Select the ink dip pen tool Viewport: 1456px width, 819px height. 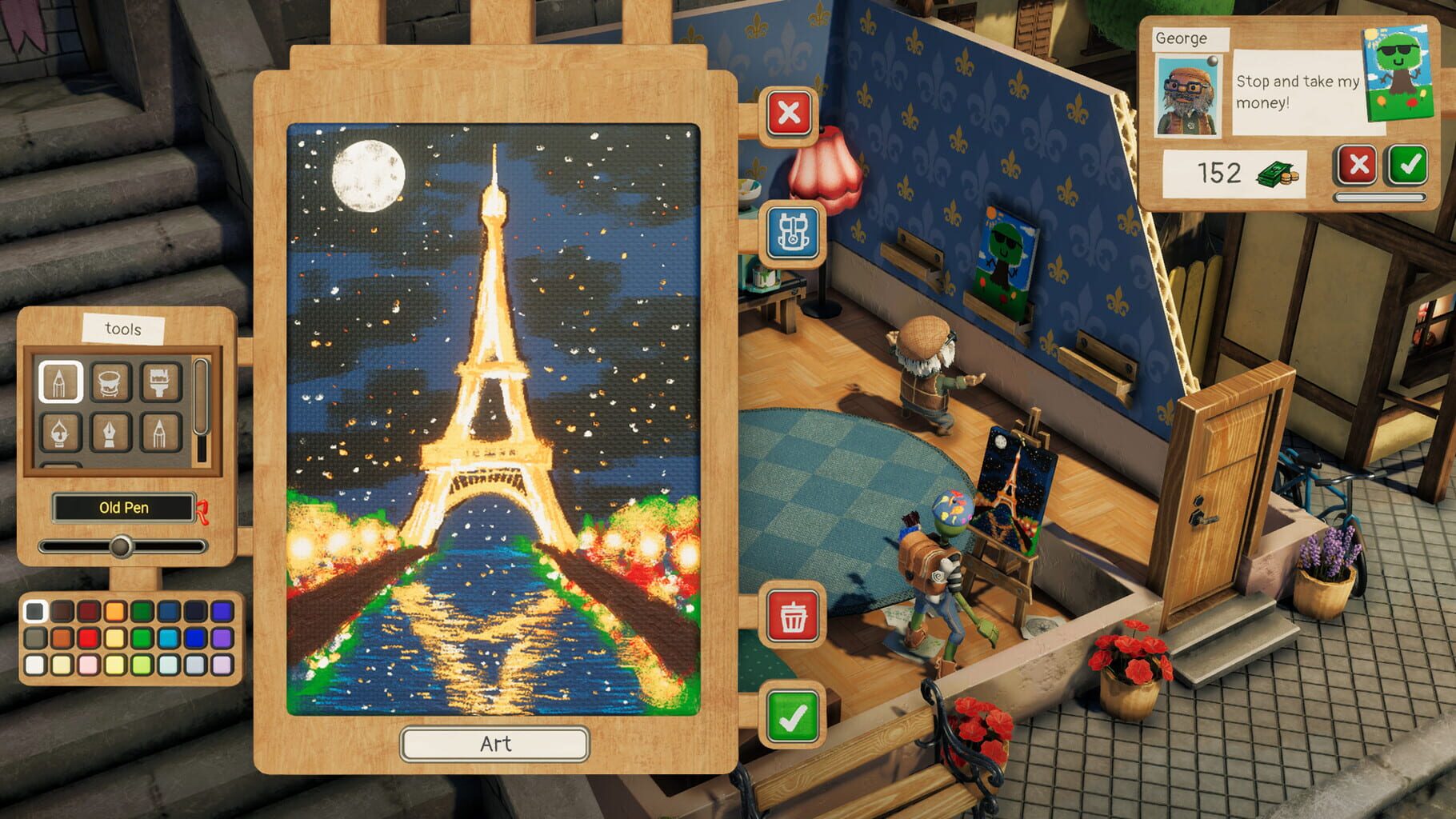coord(60,433)
